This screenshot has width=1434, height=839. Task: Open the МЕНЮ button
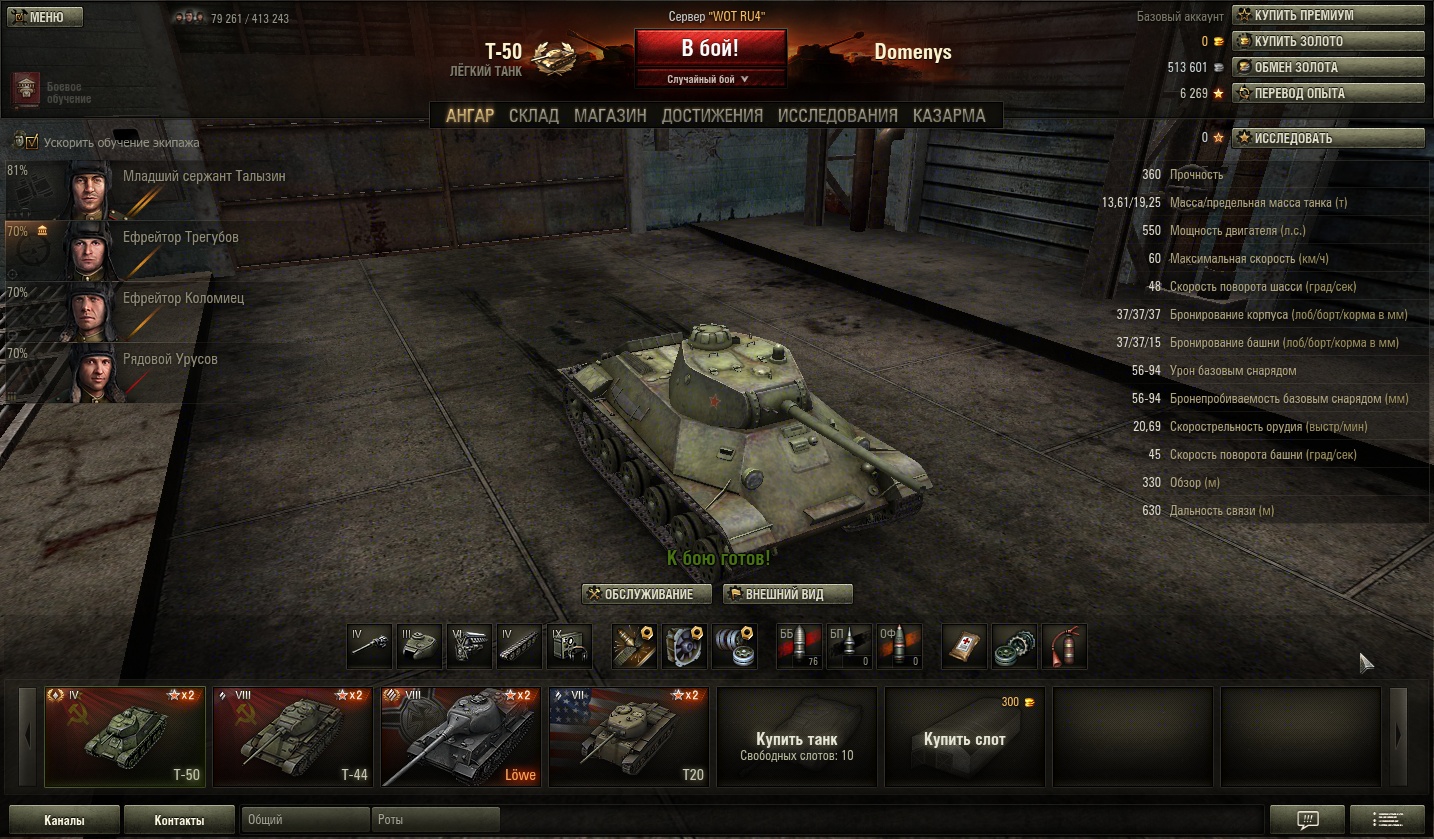coord(45,17)
